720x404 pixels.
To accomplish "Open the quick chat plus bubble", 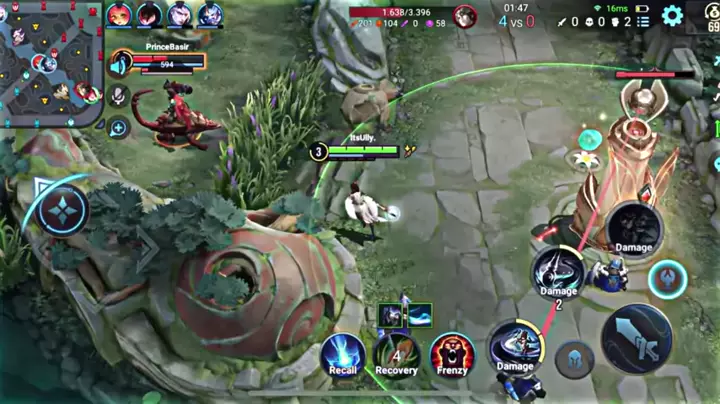I will tap(119, 128).
